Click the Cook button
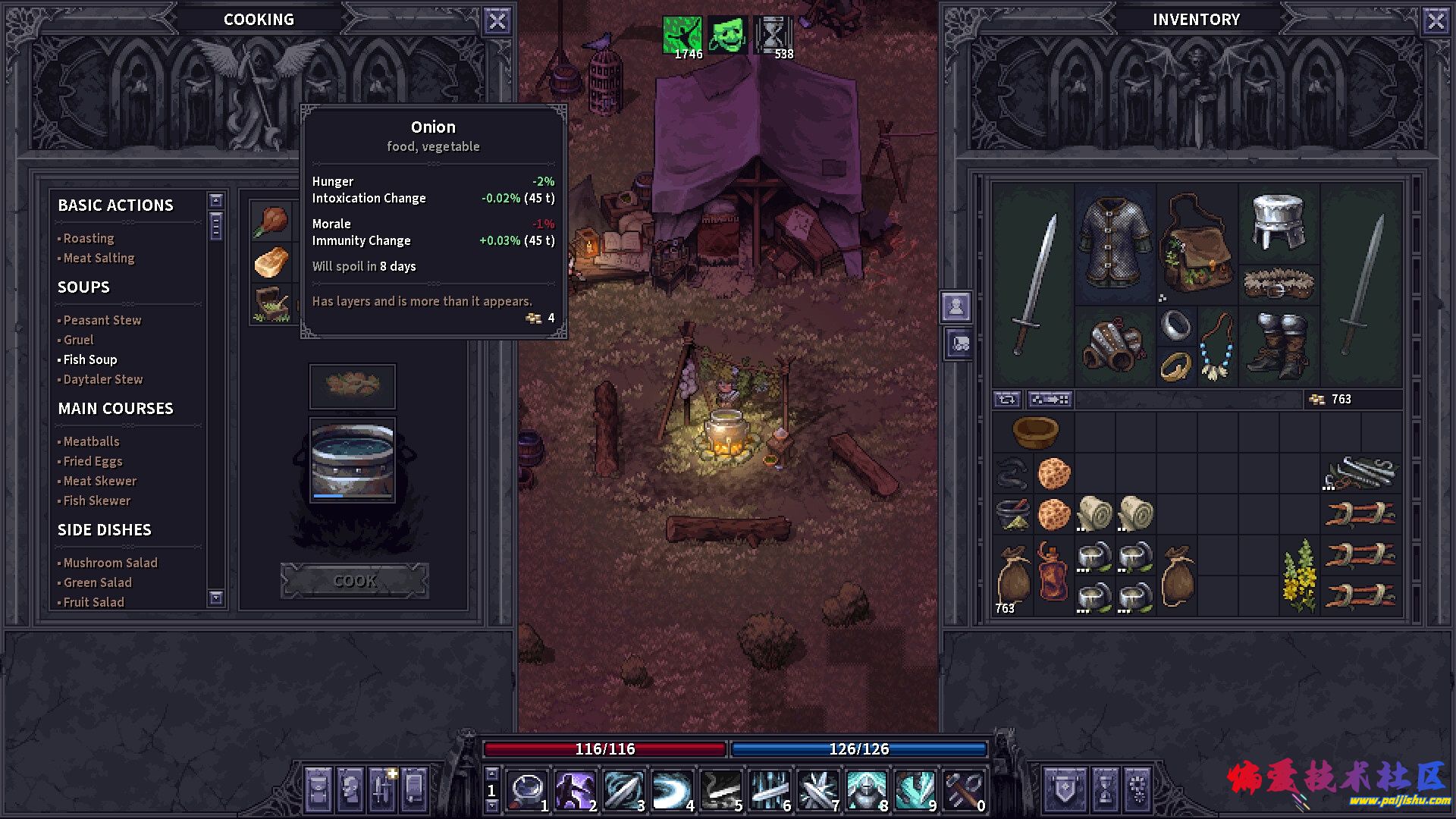 coord(354,581)
